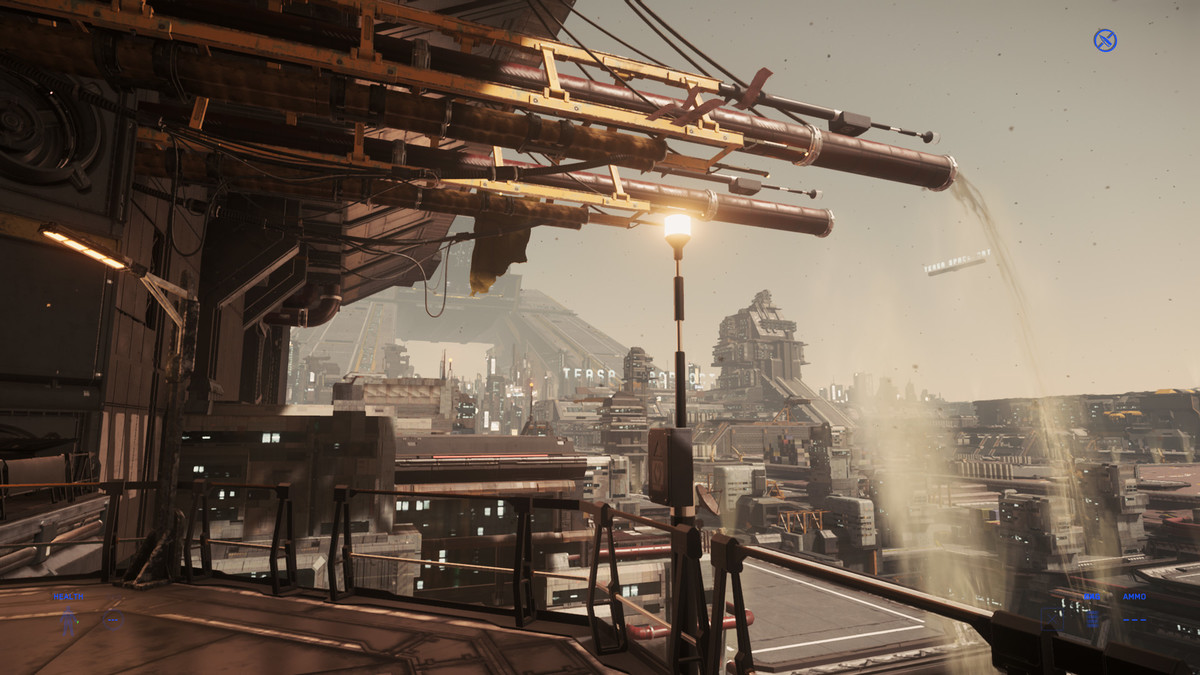The image size is (1200, 675).
Task: Select the humanoid body status figure
Action: click(69, 622)
